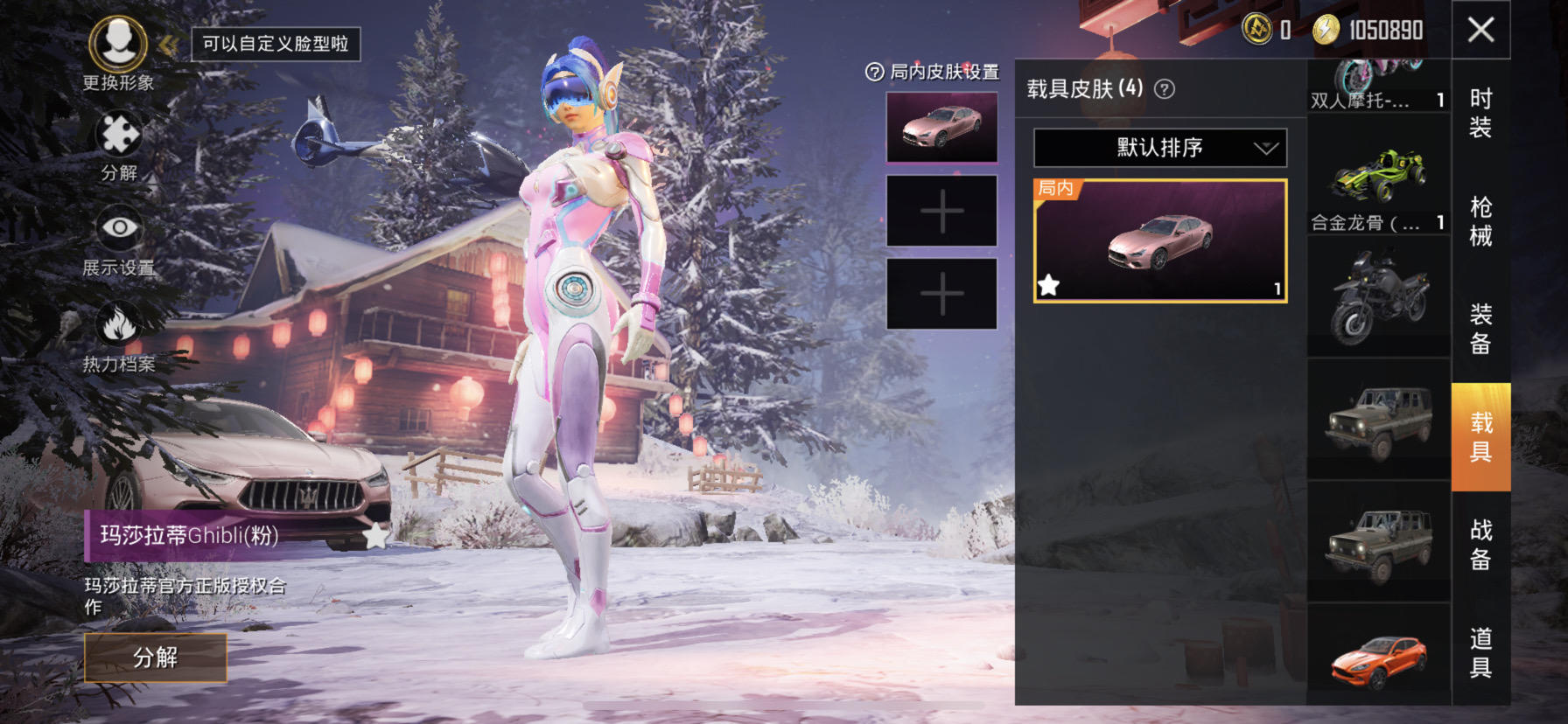Switch to the 时装 tab
The height and width of the screenshot is (724, 1568).
pos(1480,113)
